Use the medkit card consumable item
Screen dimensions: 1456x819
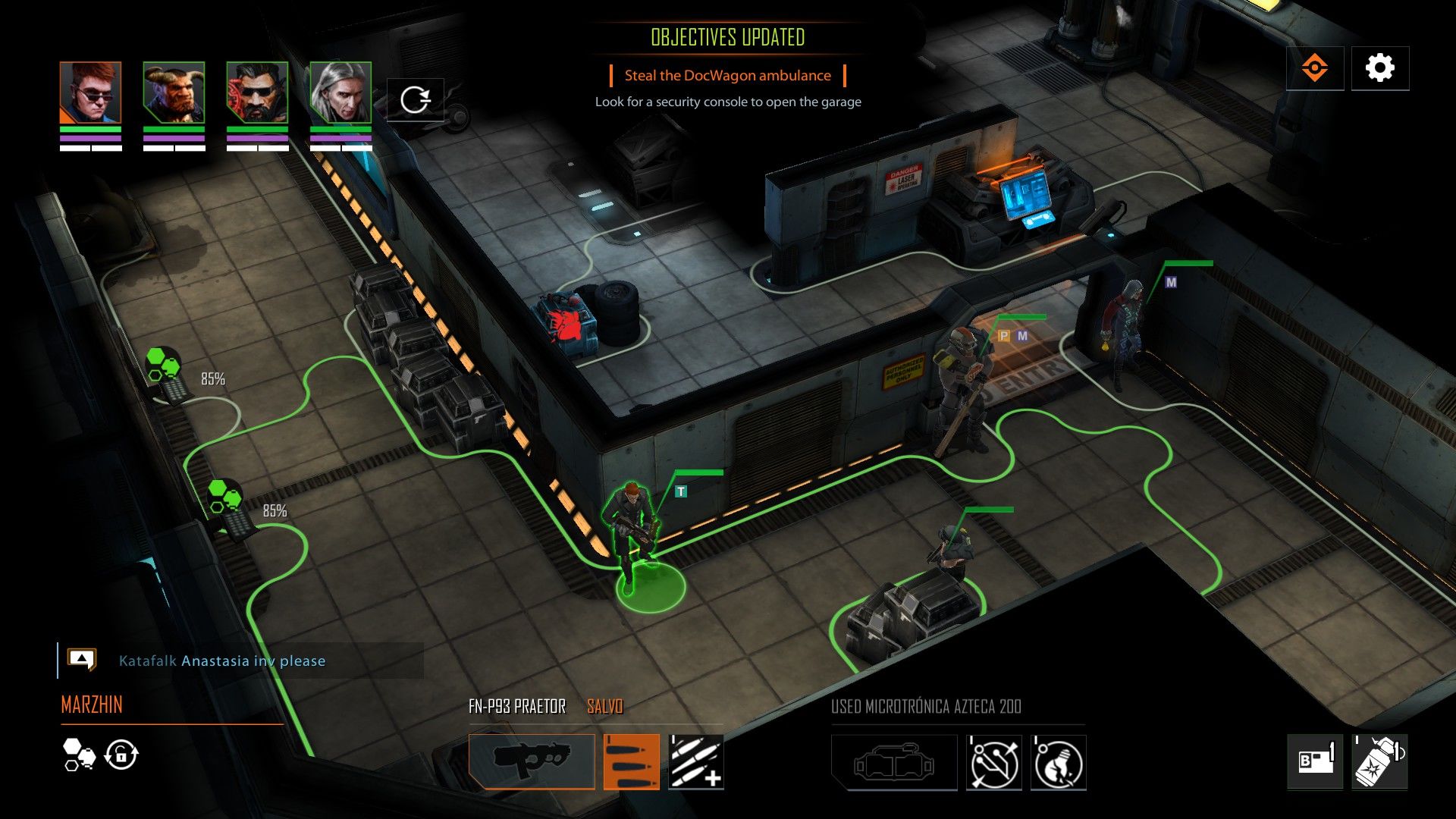click(1314, 761)
